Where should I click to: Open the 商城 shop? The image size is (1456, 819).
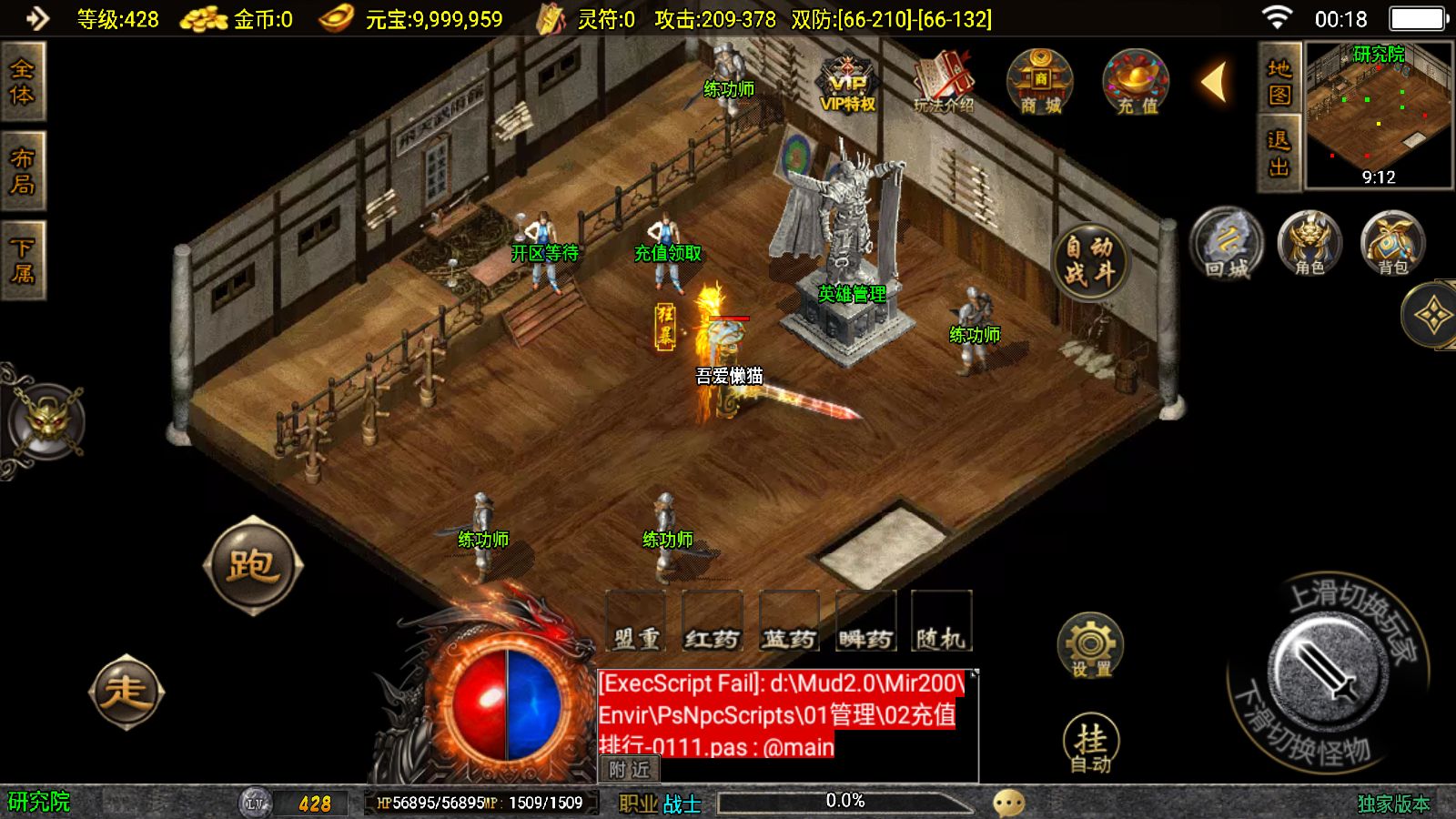[x=1040, y=82]
